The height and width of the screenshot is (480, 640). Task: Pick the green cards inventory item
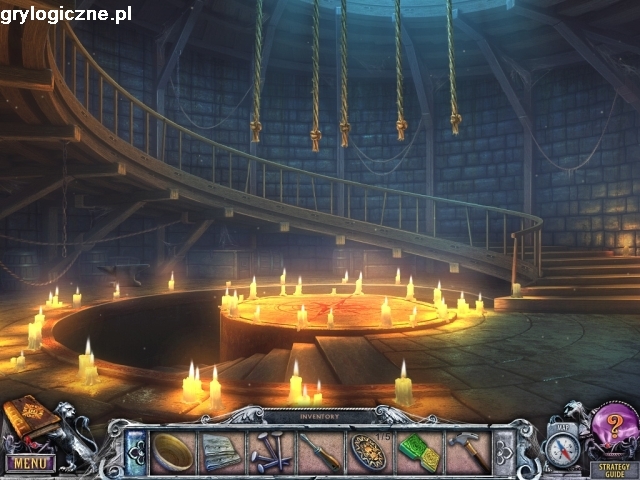[418, 452]
